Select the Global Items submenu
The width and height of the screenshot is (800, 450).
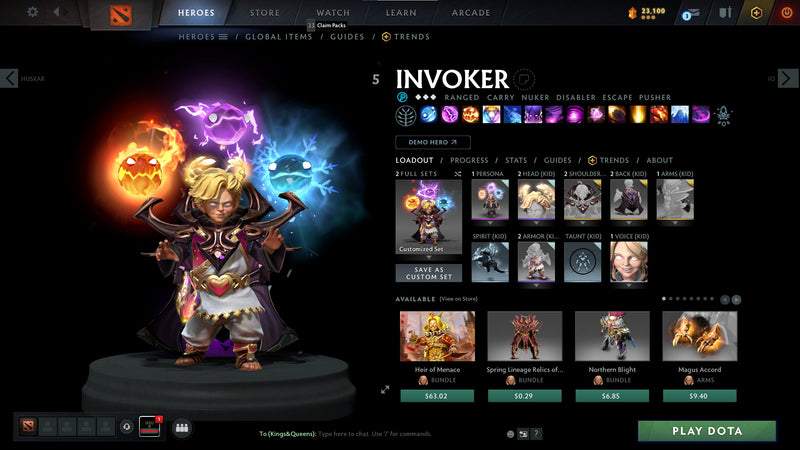(279, 37)
